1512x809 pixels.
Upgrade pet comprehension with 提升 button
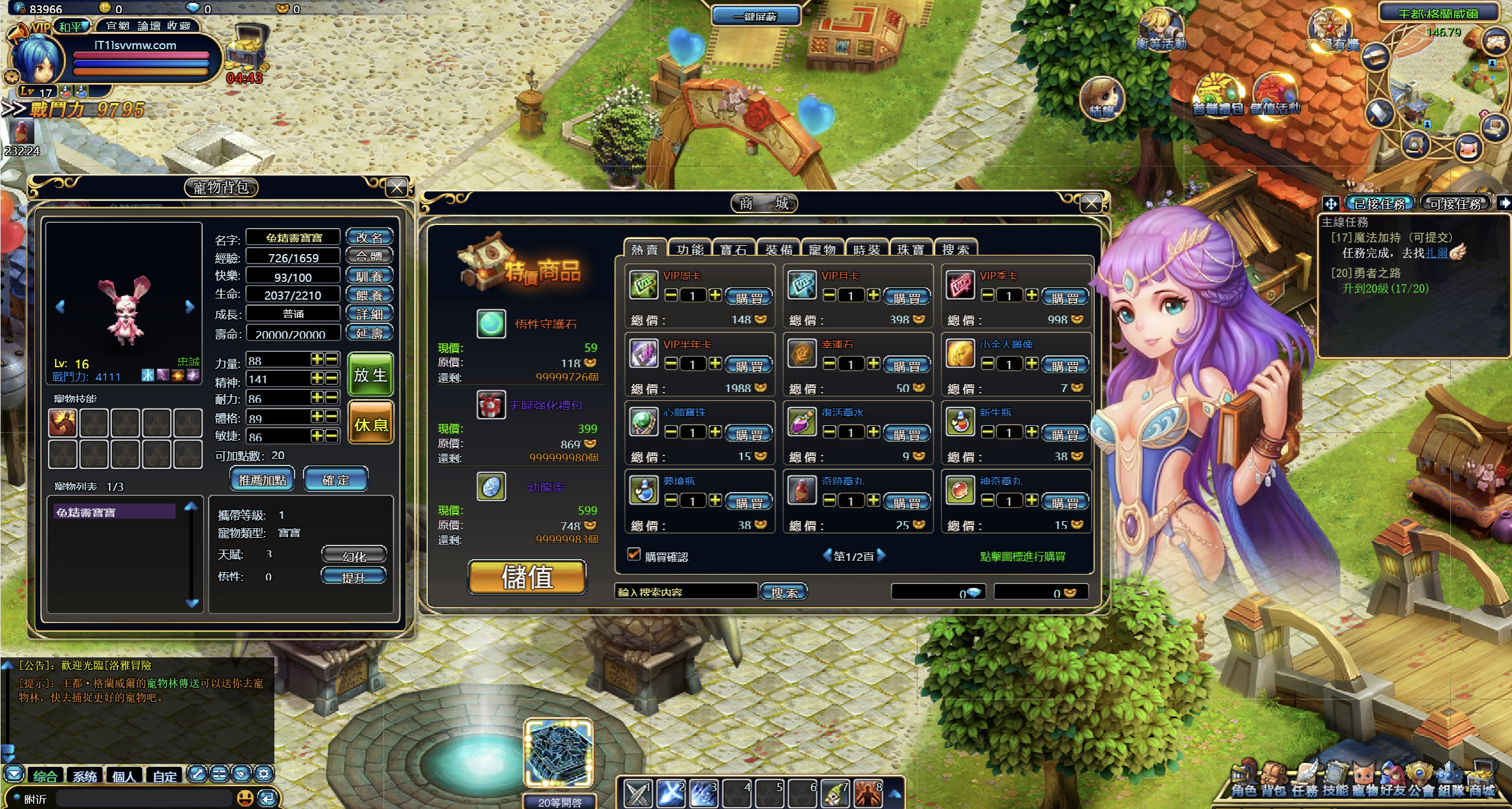click(x=354, y=577)
